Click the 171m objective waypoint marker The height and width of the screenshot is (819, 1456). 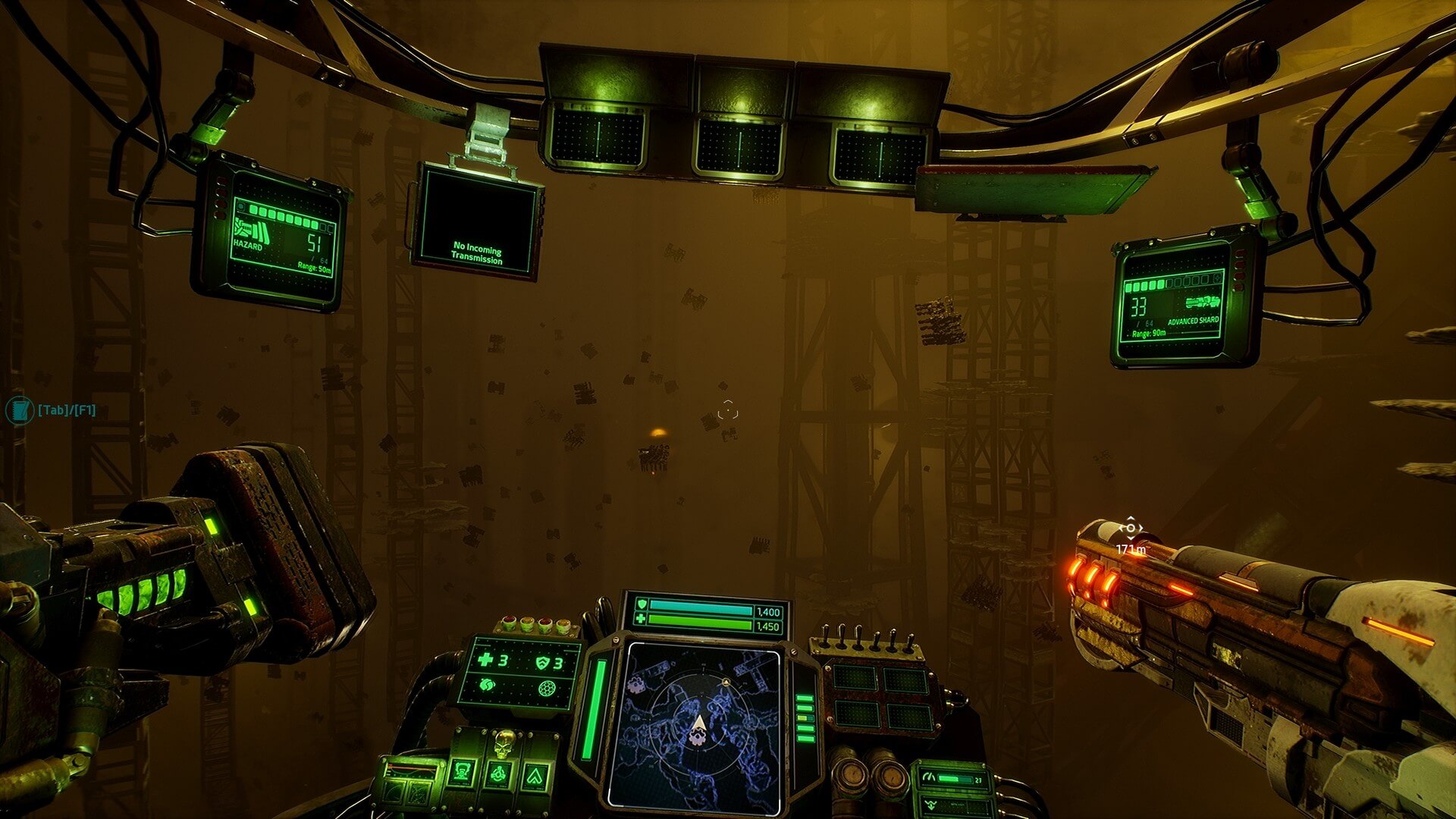pos(1130,529)
